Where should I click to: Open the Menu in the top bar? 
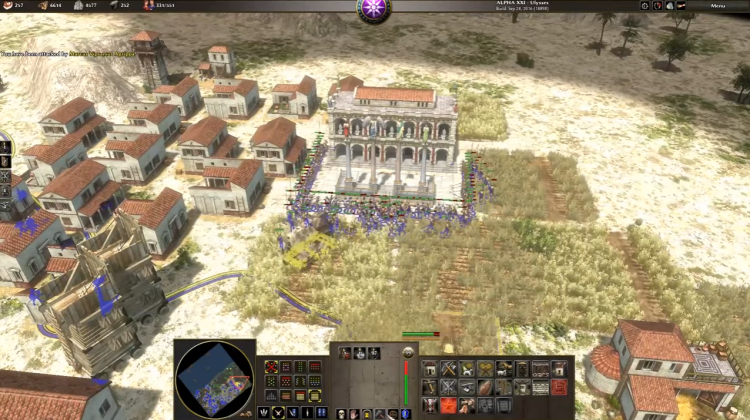pos(718,5)
